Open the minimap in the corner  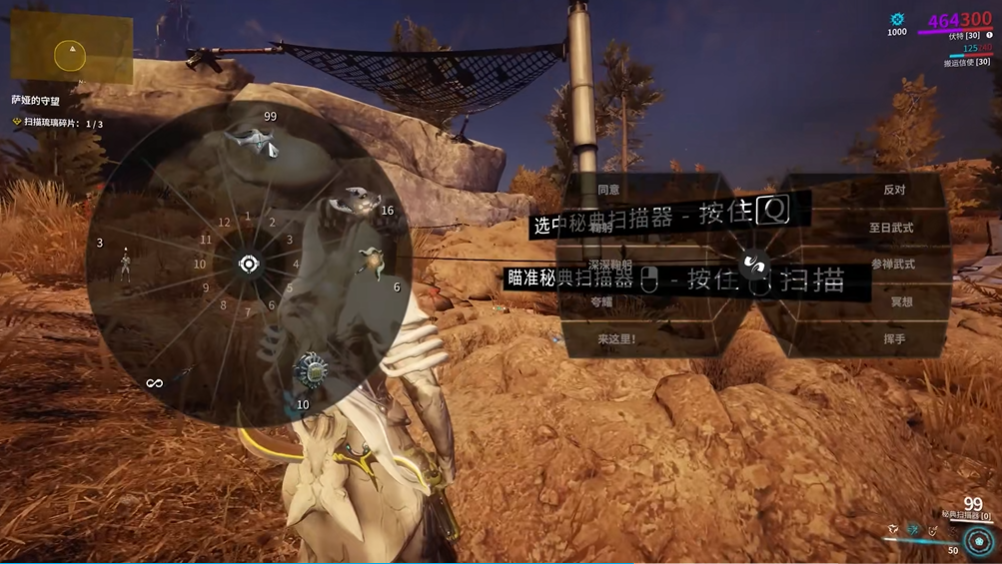tap(71, 49)
